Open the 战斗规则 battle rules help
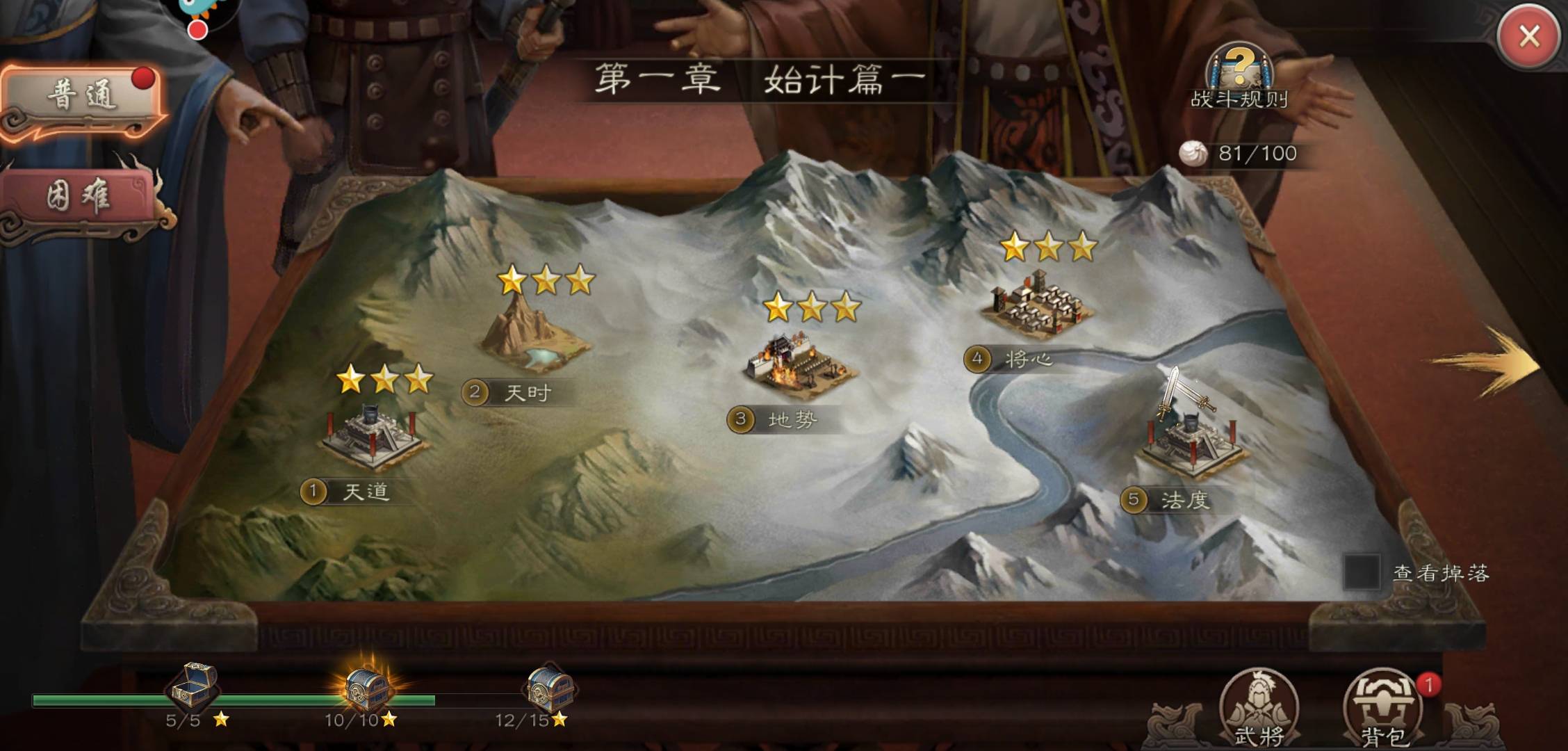1568x751 pixels. [1239, 76]
